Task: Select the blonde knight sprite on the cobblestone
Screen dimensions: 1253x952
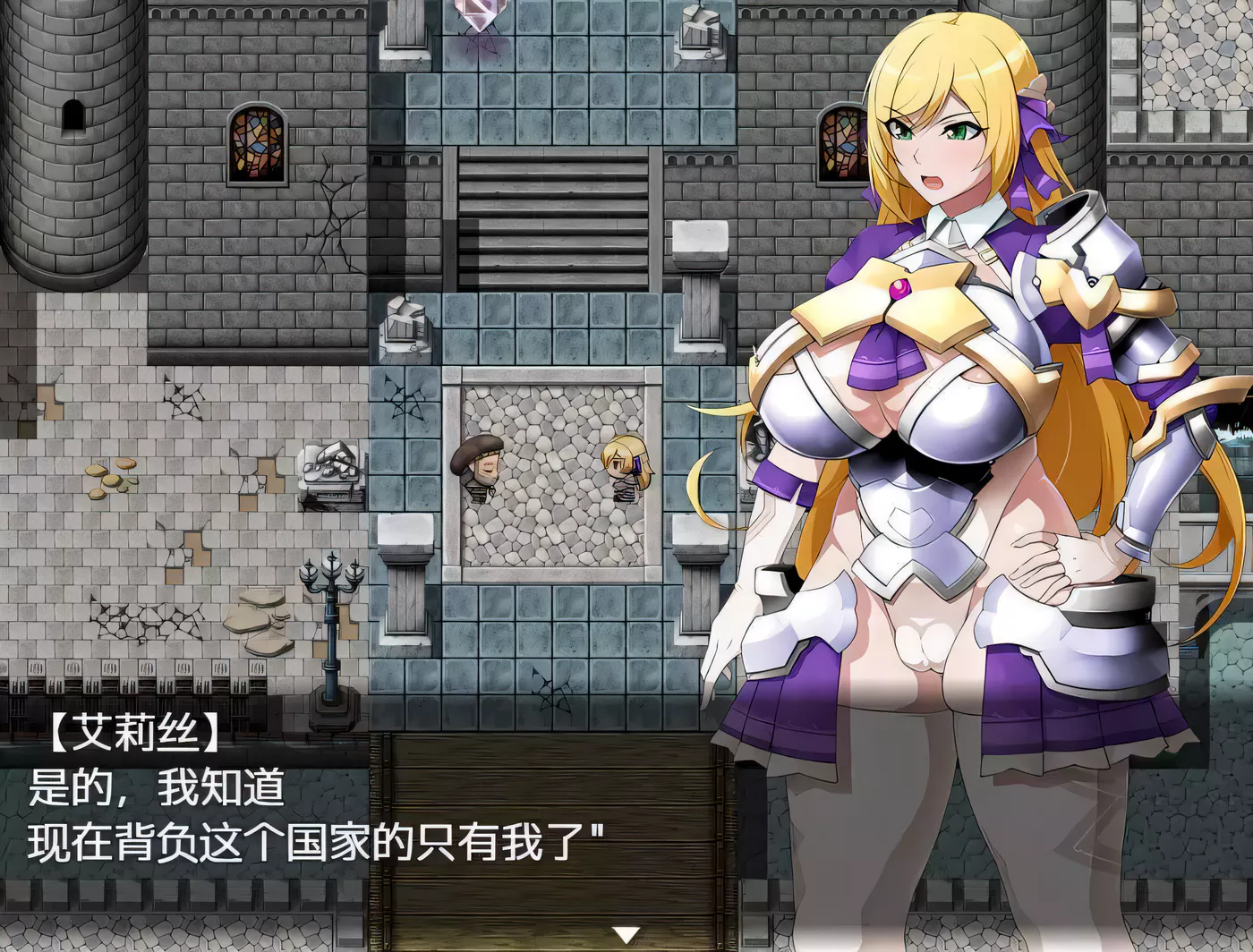Action: coord(626,470)
